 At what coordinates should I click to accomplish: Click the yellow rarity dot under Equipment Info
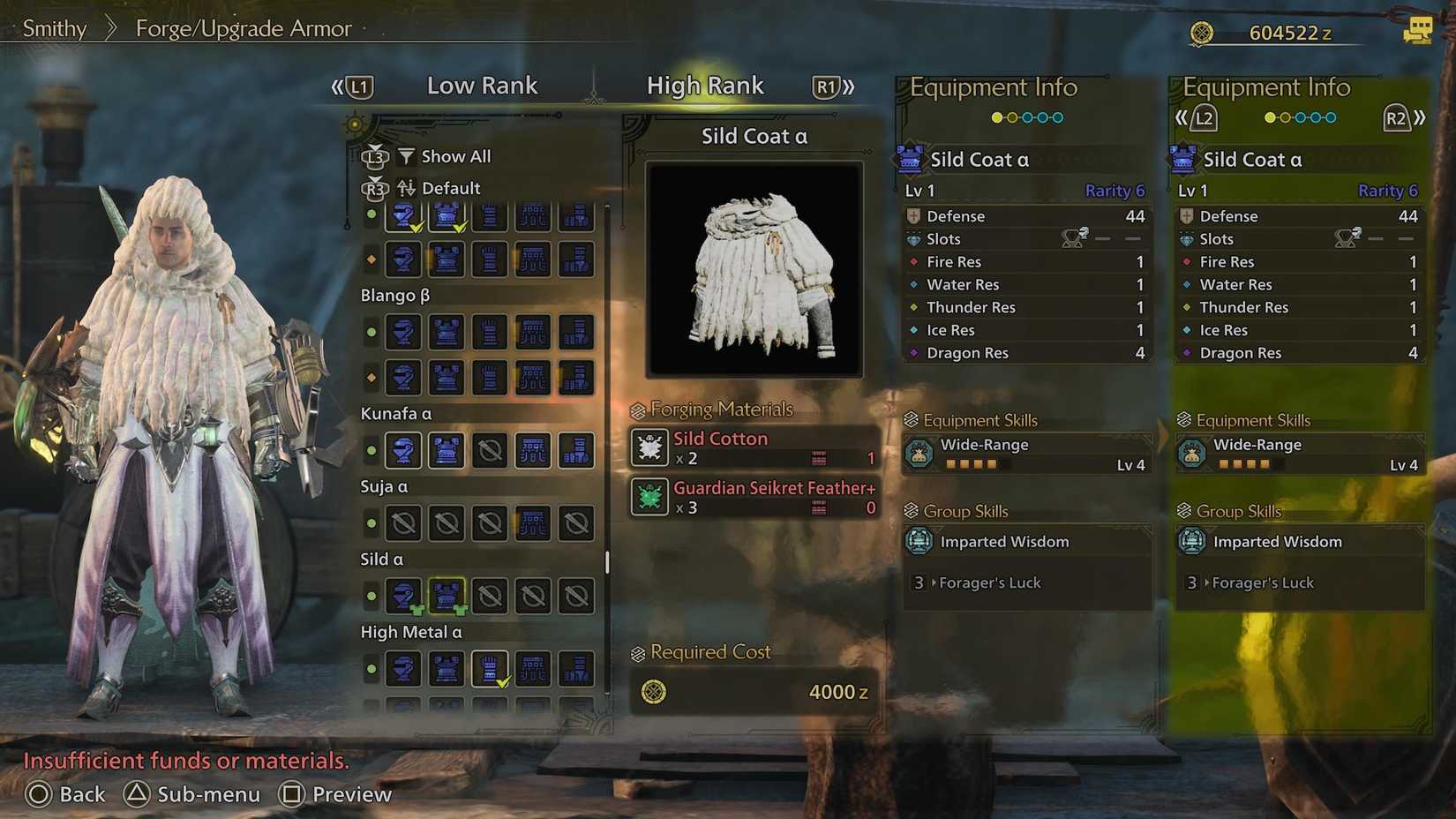tap(994, 116)
